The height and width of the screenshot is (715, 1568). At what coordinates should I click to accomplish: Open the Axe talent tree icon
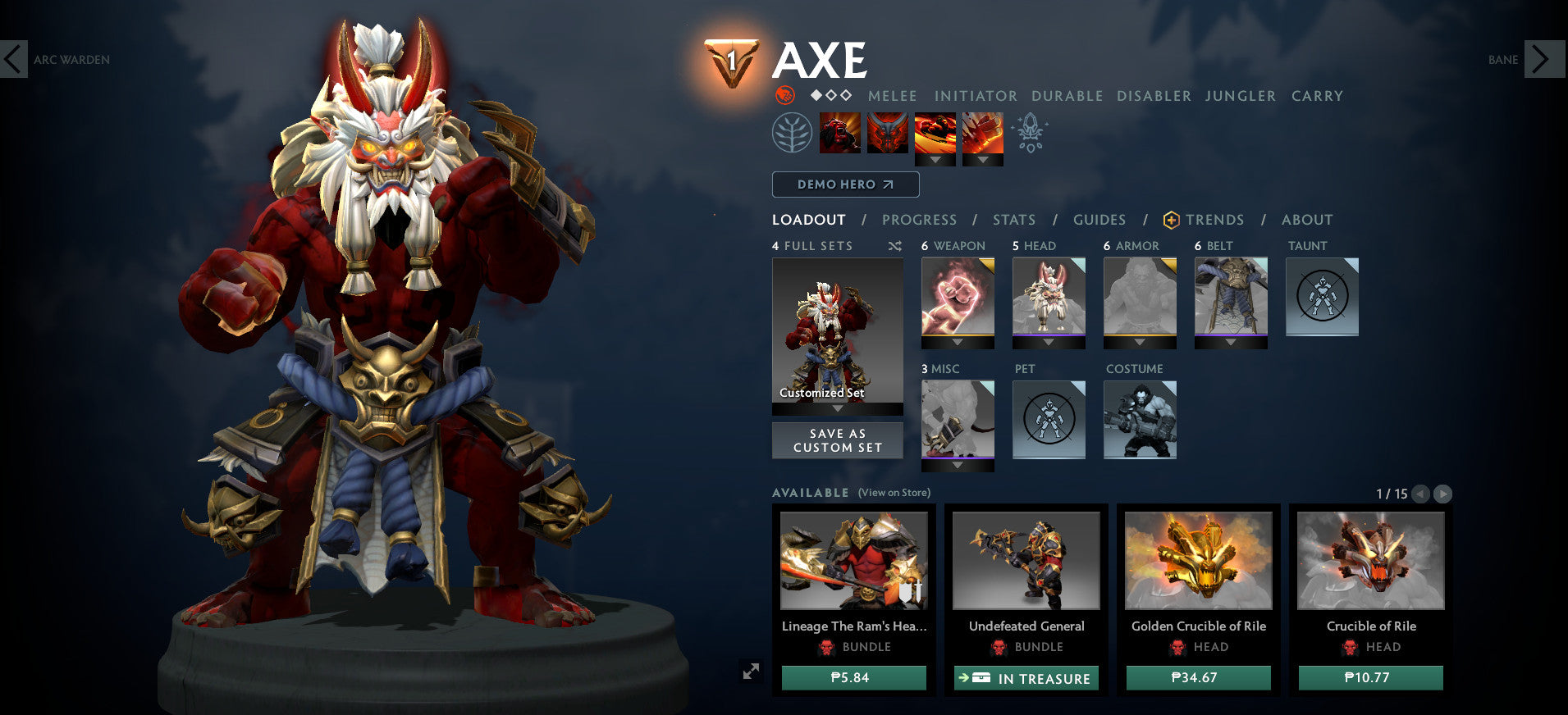tap(790, 132)
